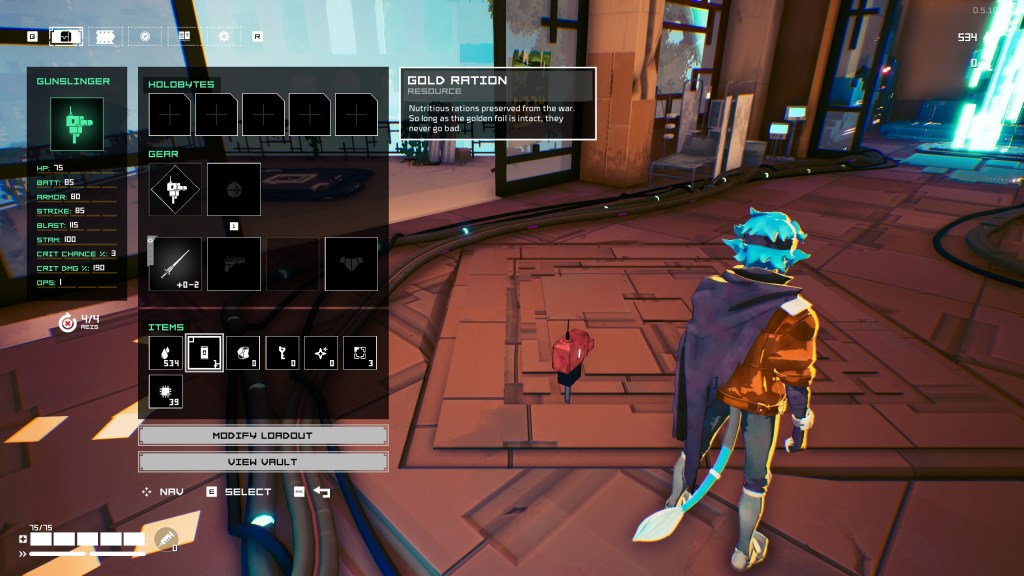Screen dimensions: 1024x576
Task: Select the empty crosshair gear slot
Action: (x=234, y=189)
